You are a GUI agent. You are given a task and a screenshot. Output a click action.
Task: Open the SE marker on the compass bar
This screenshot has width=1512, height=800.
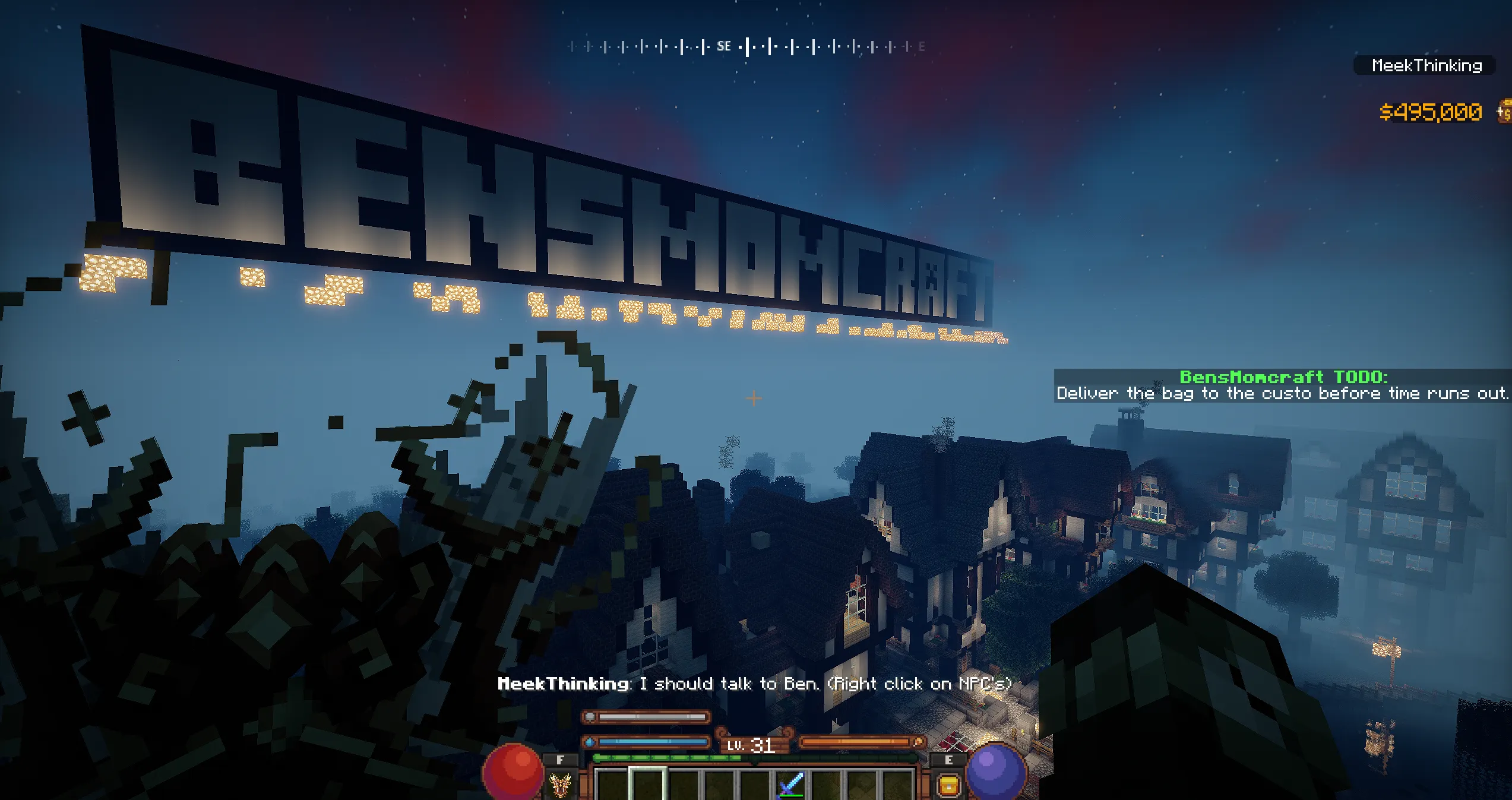coord(725,46)
